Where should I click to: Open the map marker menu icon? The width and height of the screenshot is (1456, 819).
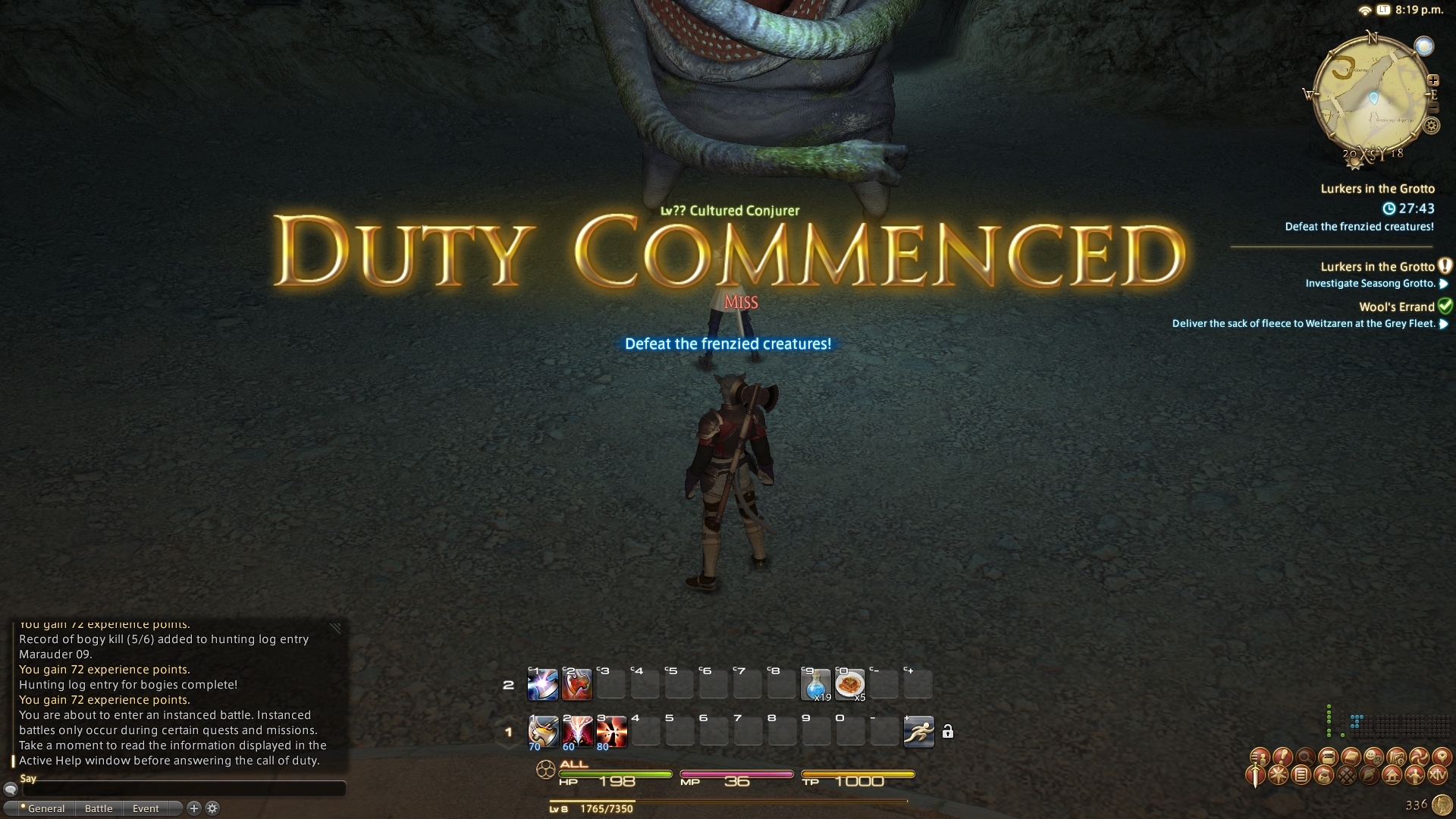(x=1441, y=757)
